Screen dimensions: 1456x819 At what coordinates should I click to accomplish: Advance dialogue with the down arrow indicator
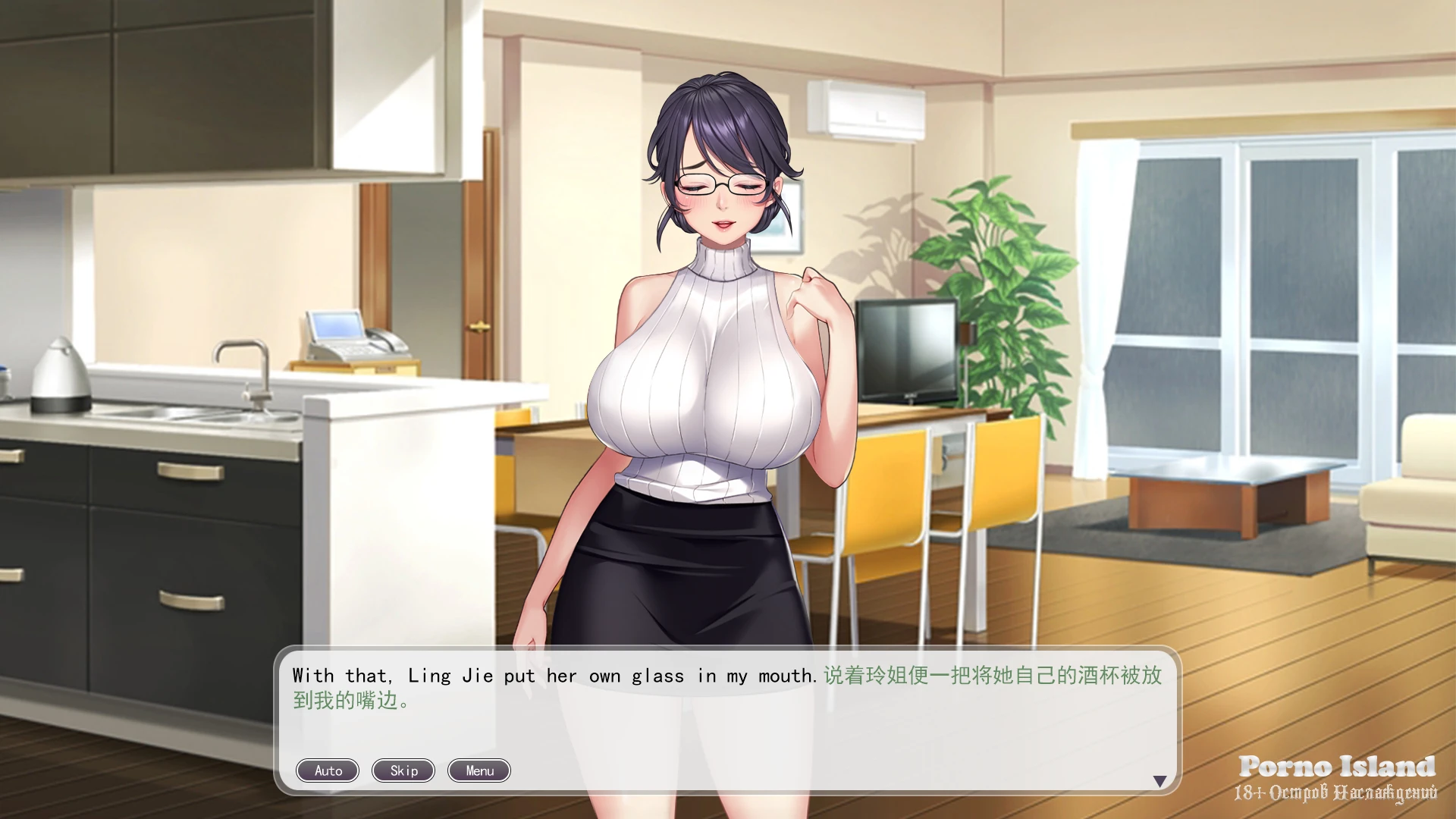[x=1159, y=781]
